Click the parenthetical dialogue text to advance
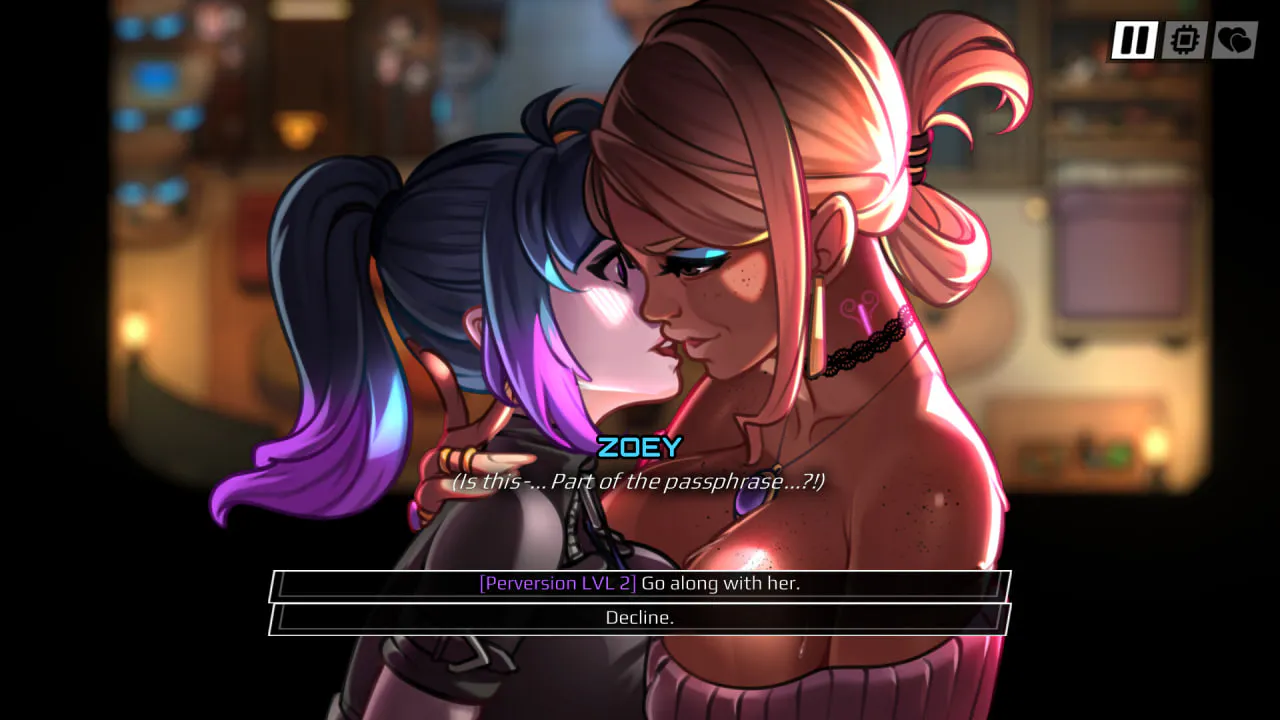This screenshot has width=1280, height=720. (640, 481)
